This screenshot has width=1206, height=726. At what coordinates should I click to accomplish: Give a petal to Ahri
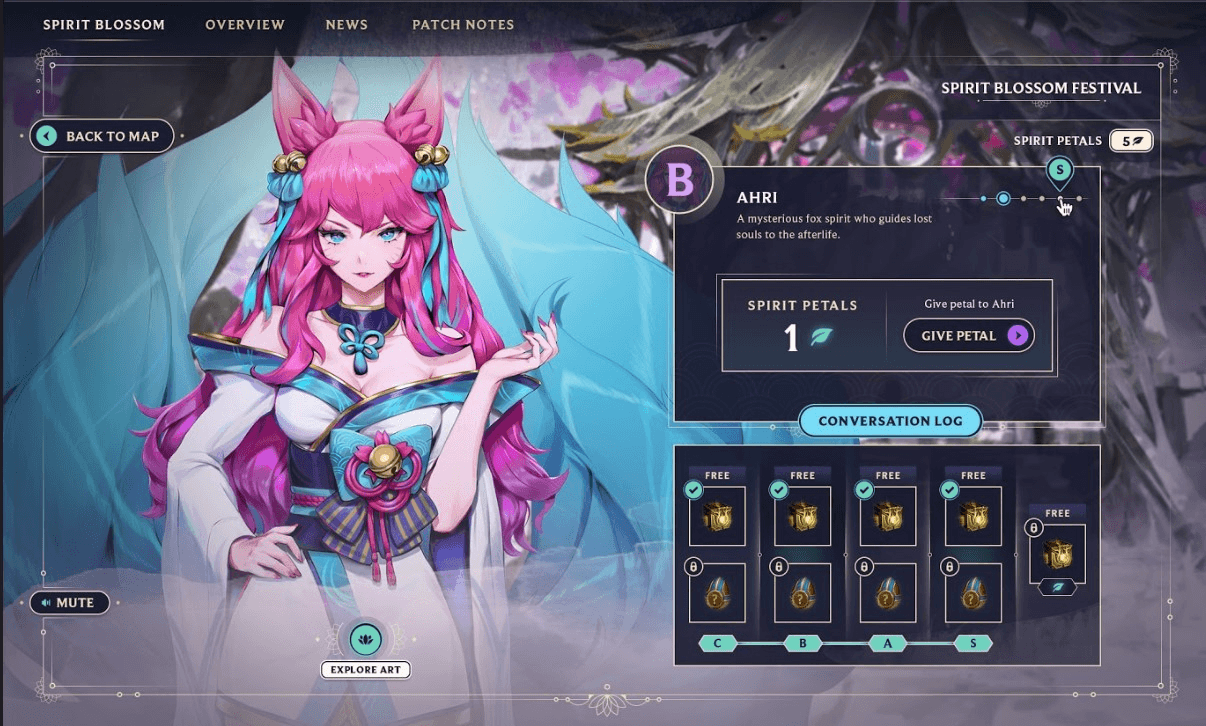968,336
